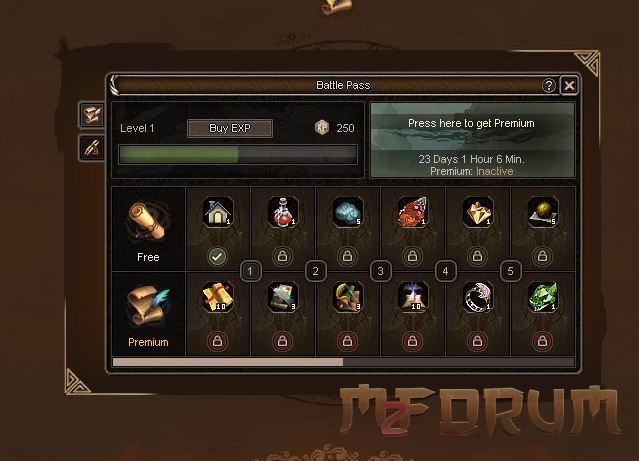Select the house reward in the Free row
This screenshot has width=639, height=461.
217,213
